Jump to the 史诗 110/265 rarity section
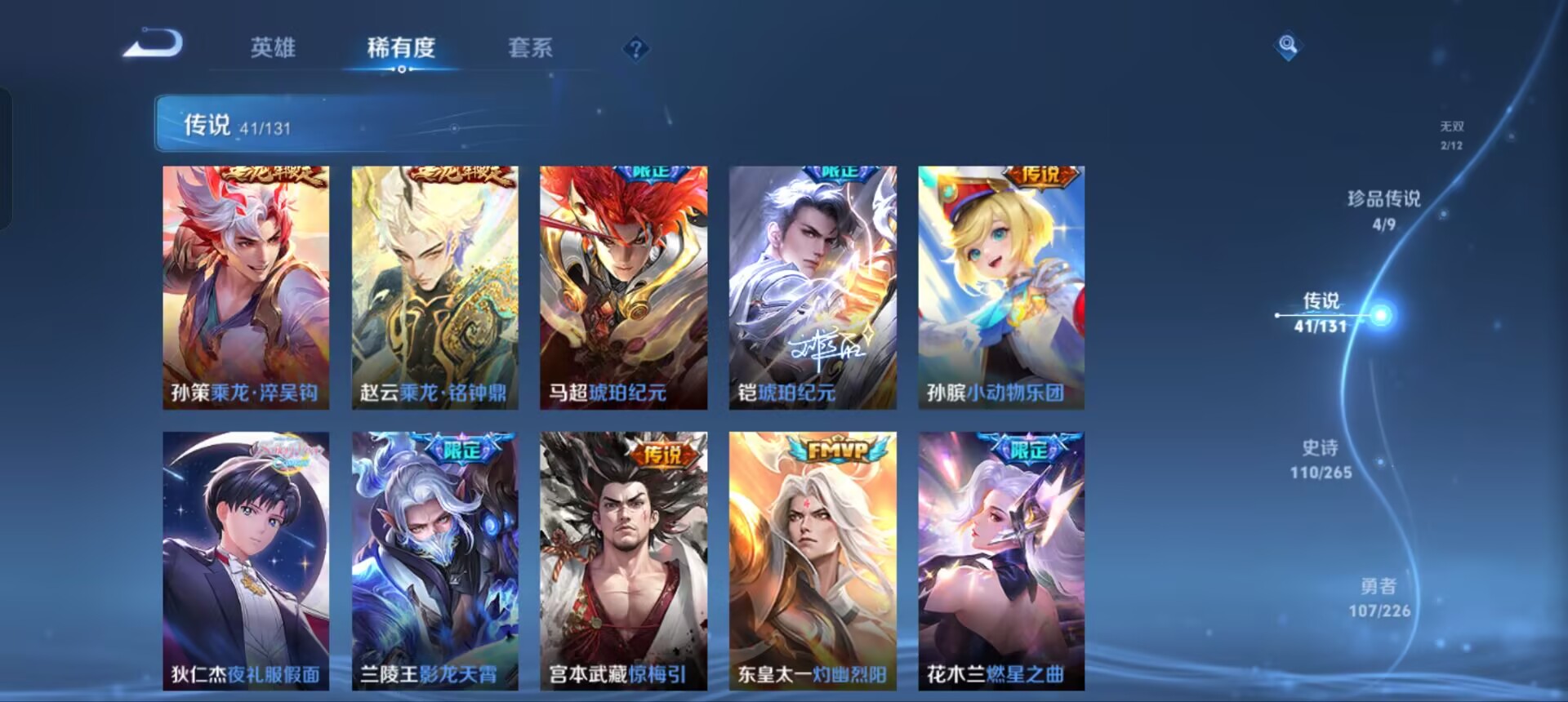Screen dimensions: 1568x702 point(1323,460)
